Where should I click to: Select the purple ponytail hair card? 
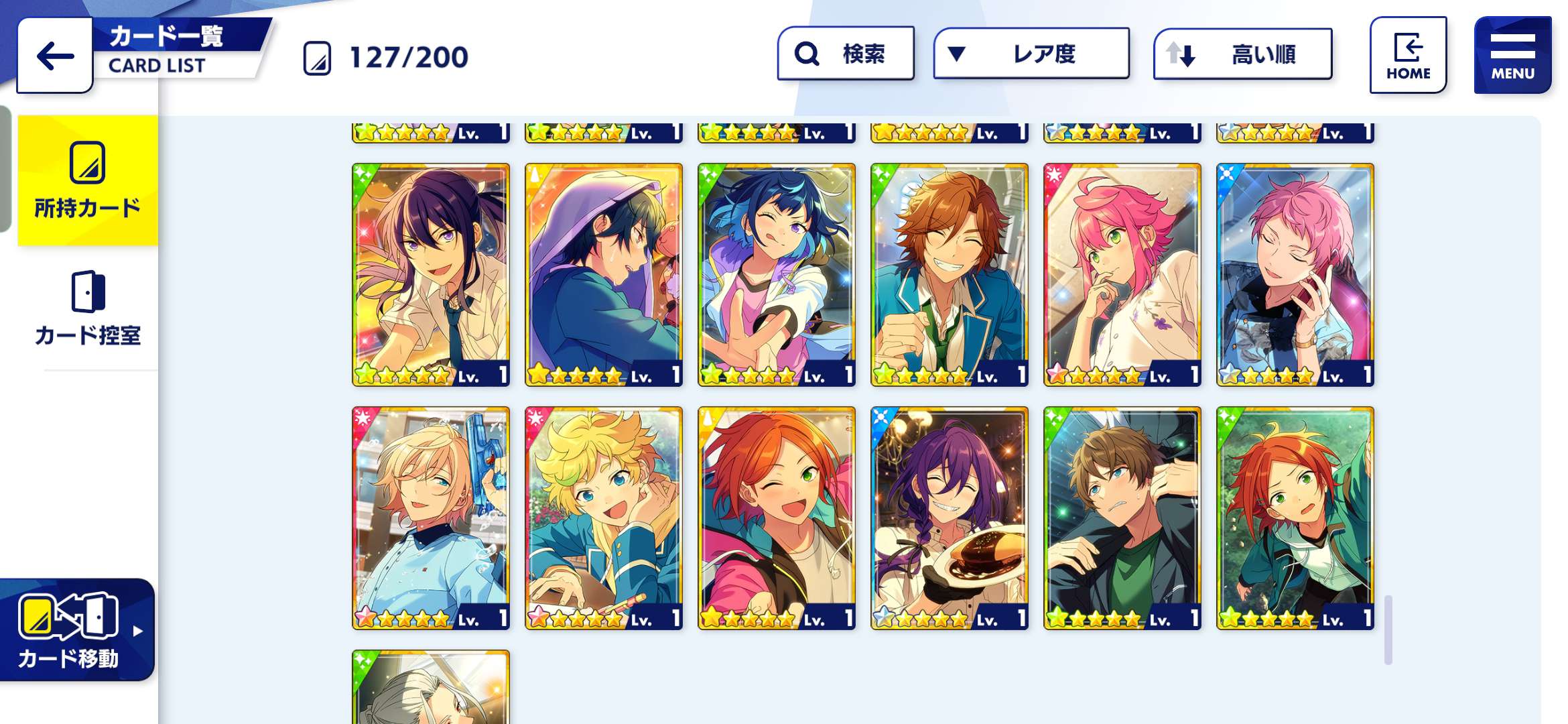pos(431,275)
